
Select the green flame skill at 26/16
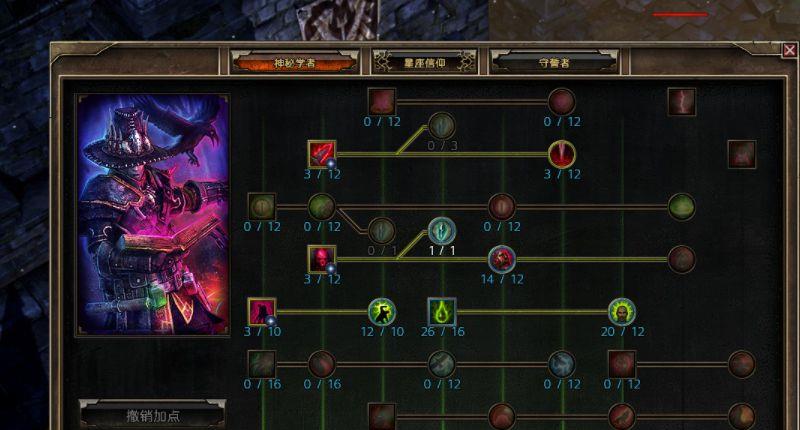[x=442, y=312]
